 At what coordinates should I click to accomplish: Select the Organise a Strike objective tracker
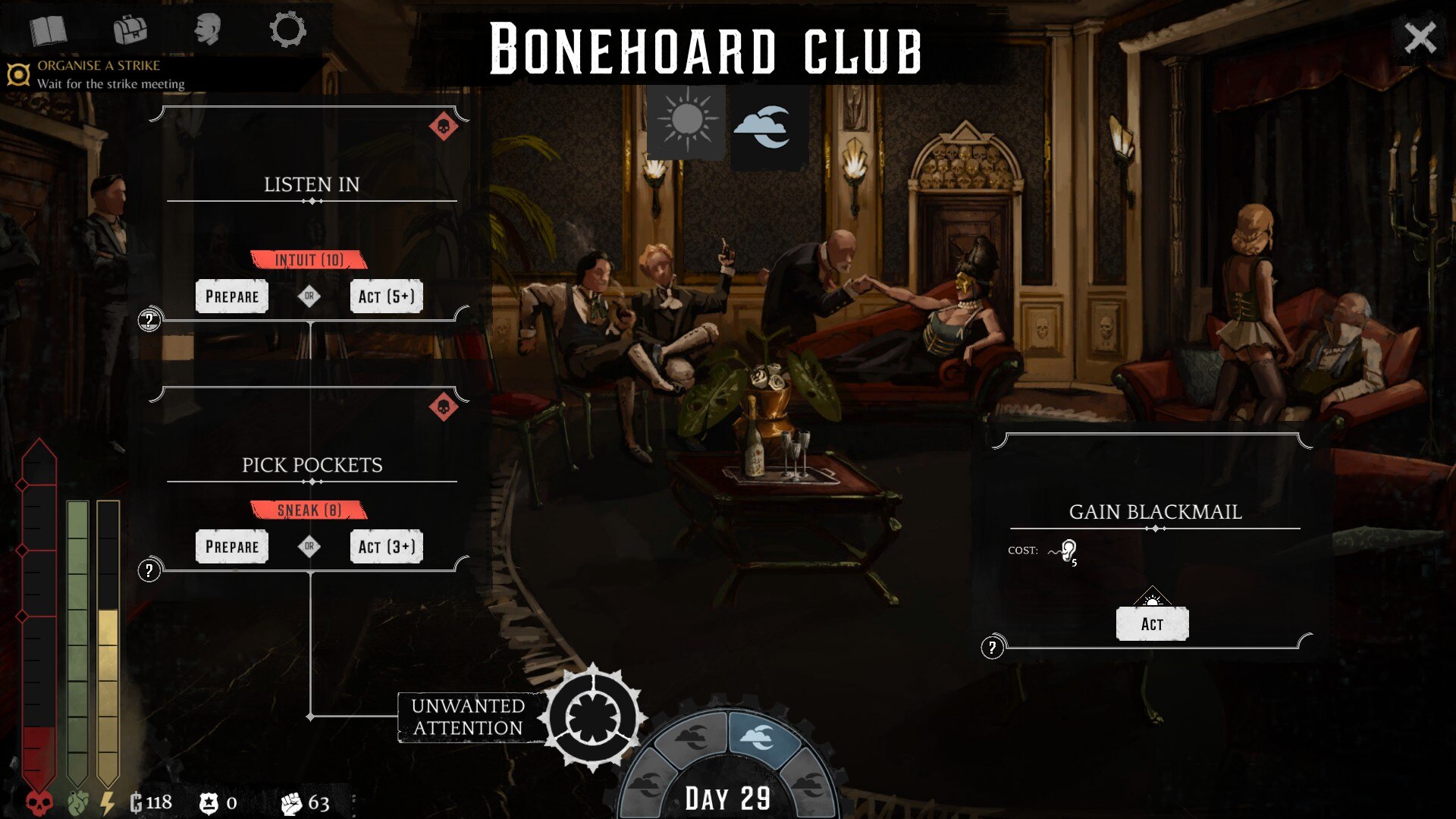[x=99, y=74]
